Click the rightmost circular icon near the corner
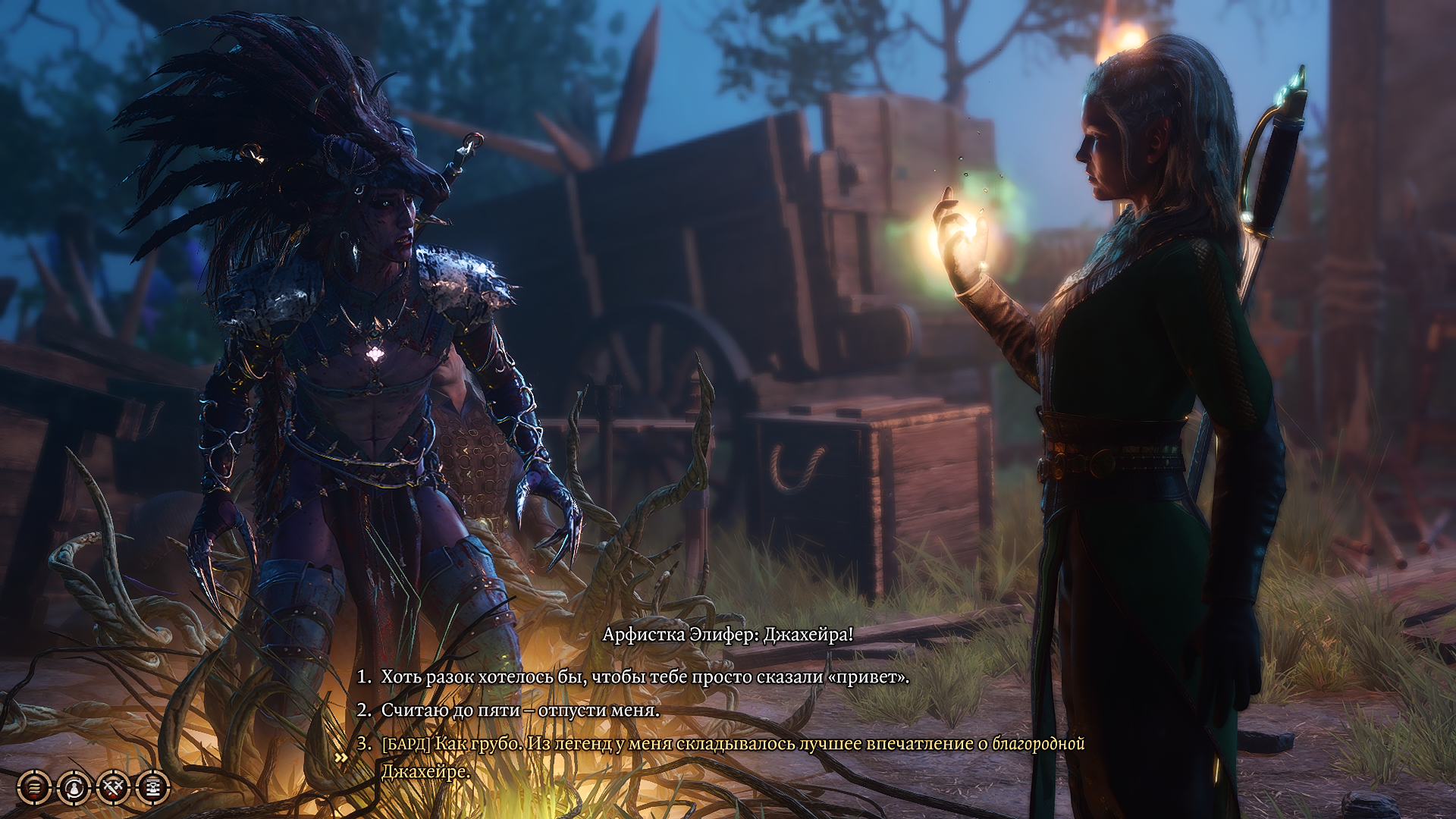Image resolution: width=1456 pixels, height=819 pixels. tap(152, 787)
